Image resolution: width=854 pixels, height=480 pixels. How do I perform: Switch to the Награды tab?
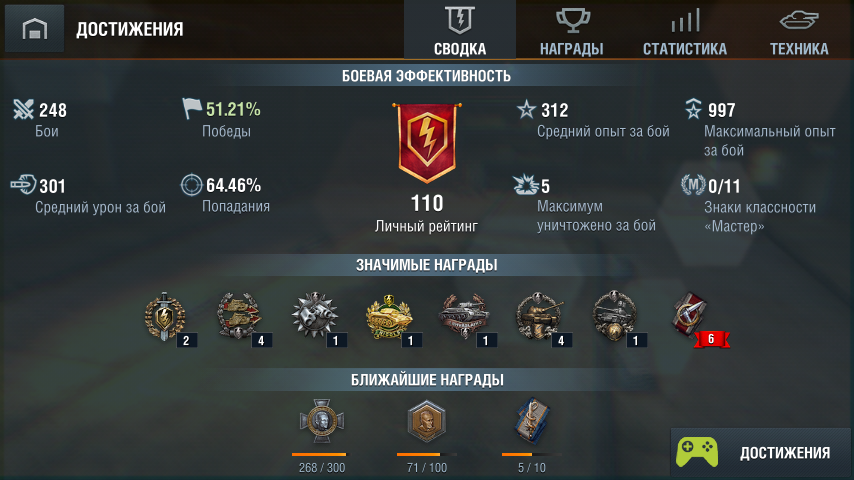coord(571,30)
